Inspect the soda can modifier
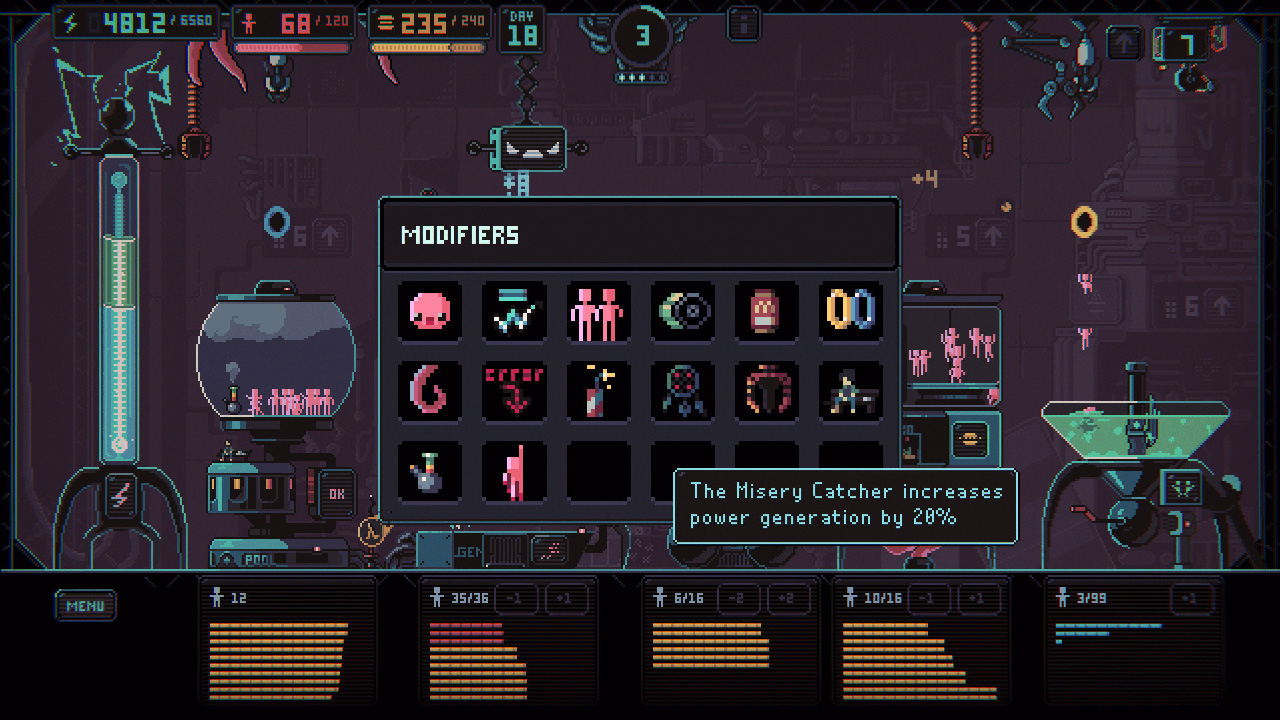This screenshot has height=720, width=1280. click(767, 311)
